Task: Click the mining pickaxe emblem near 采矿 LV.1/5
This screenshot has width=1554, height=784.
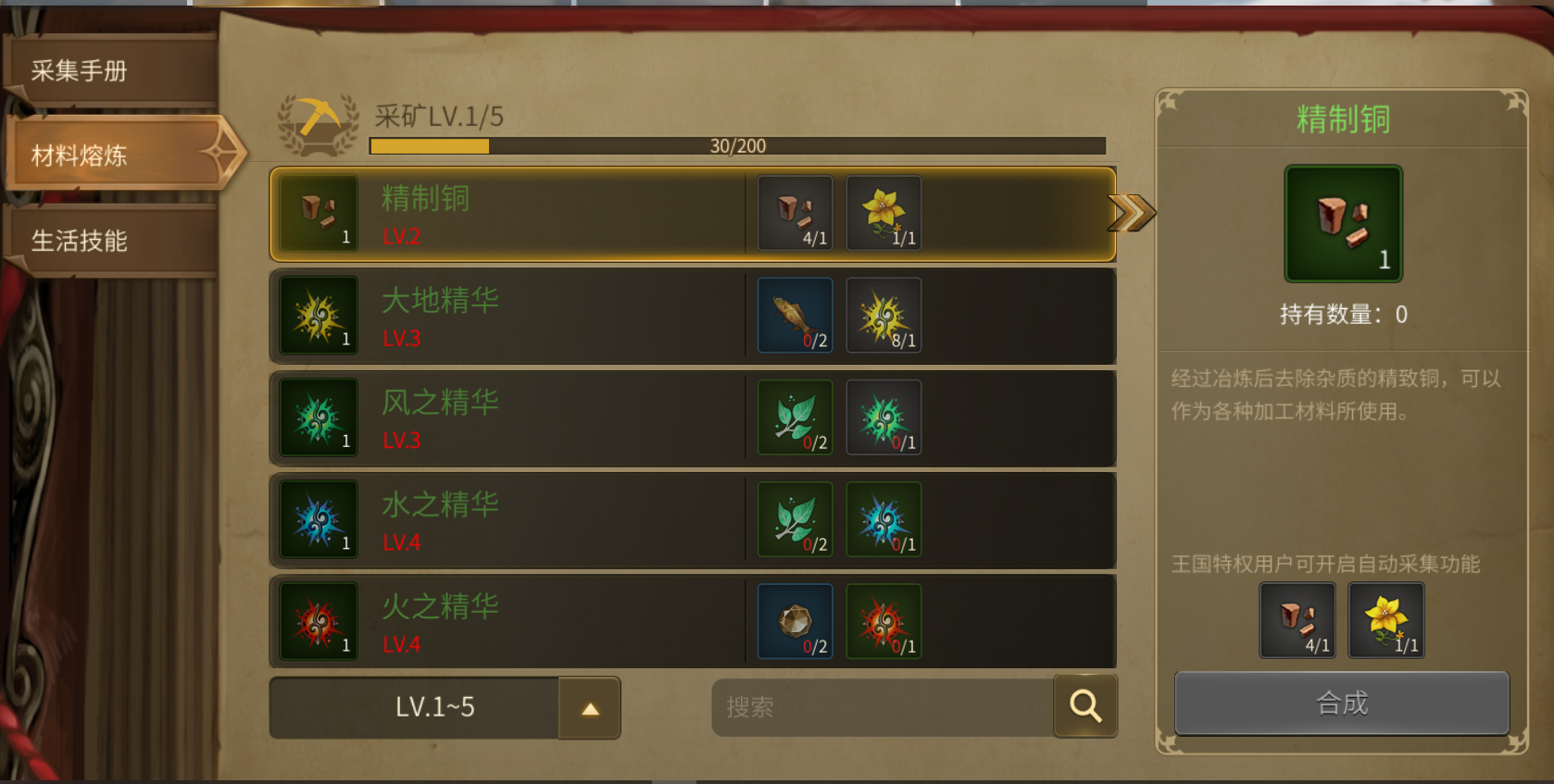Action: (319, 123)
